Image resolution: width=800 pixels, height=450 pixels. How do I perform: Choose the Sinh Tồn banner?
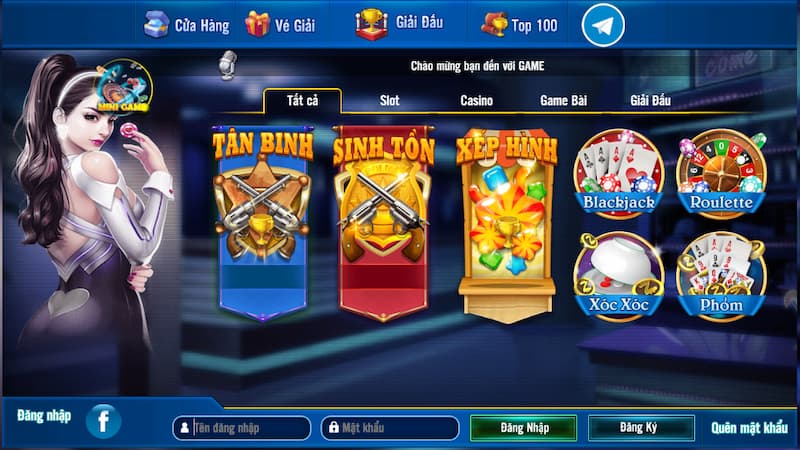click(x=384, y=220)
